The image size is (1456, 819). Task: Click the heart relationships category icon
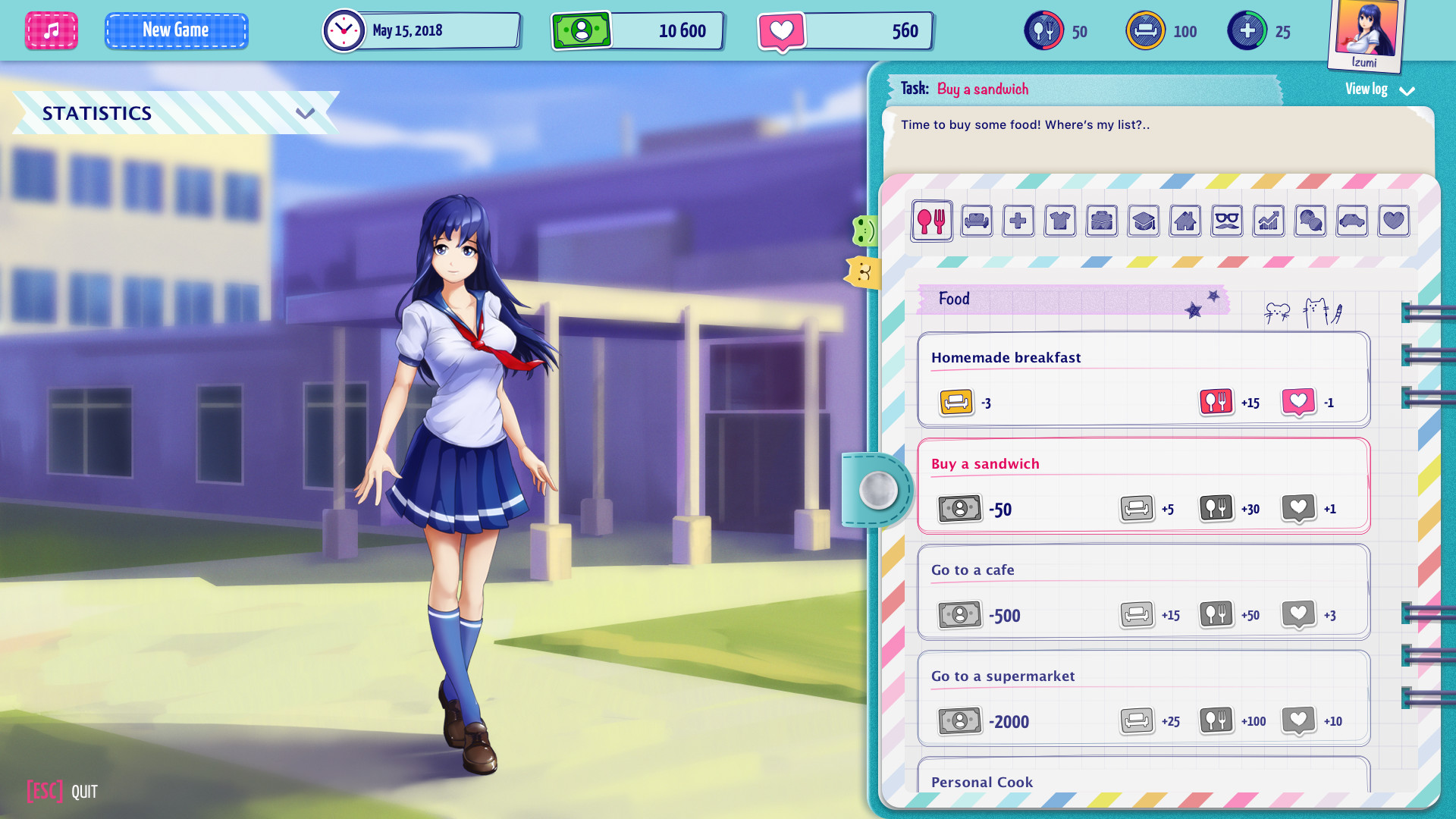coord(1394,221)
